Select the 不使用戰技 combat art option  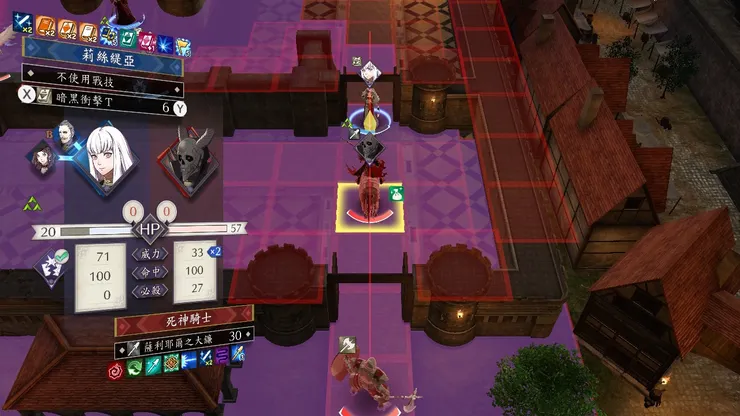[x=100, y=74]
